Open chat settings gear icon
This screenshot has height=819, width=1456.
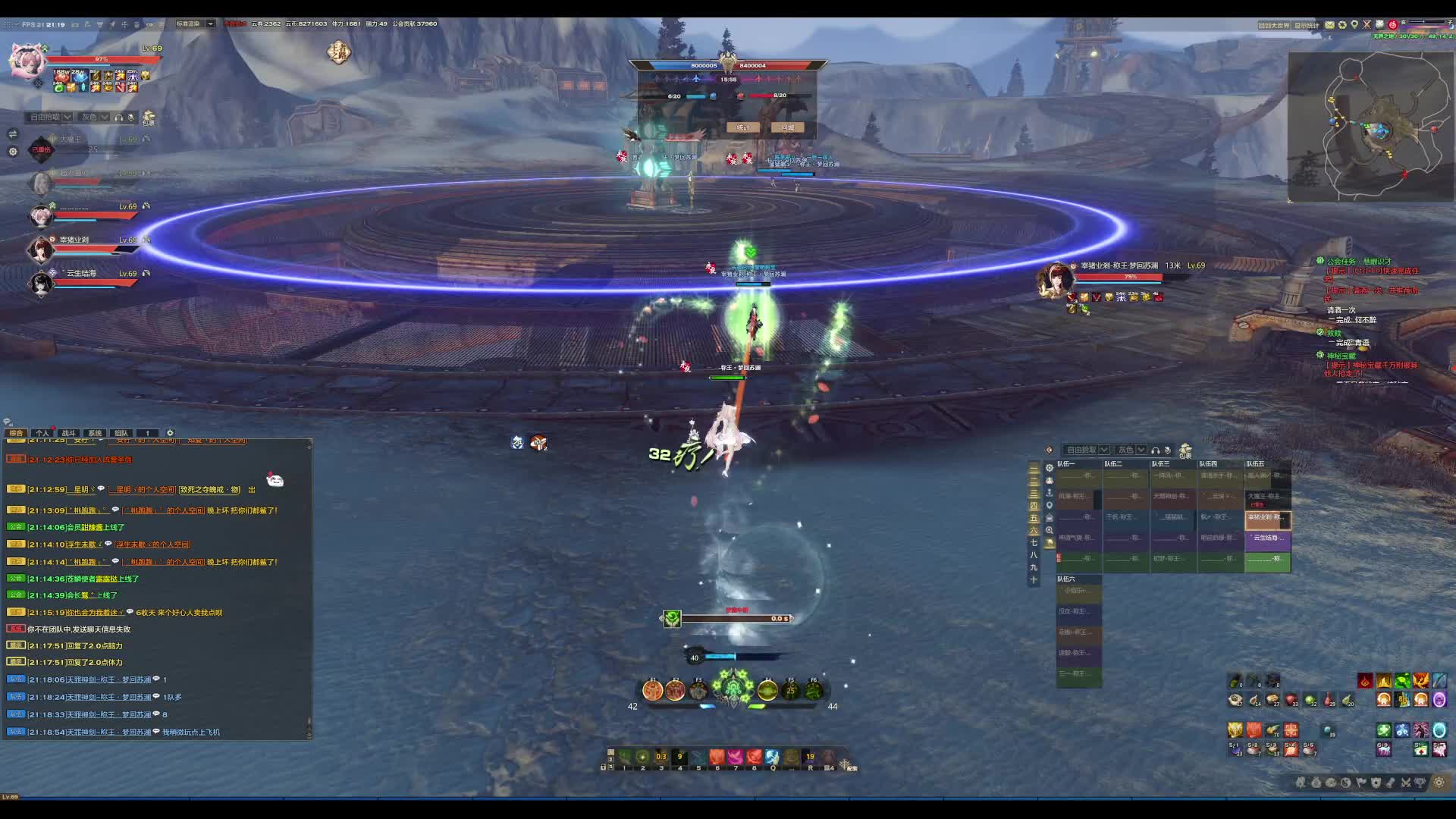tap(170, 433)
